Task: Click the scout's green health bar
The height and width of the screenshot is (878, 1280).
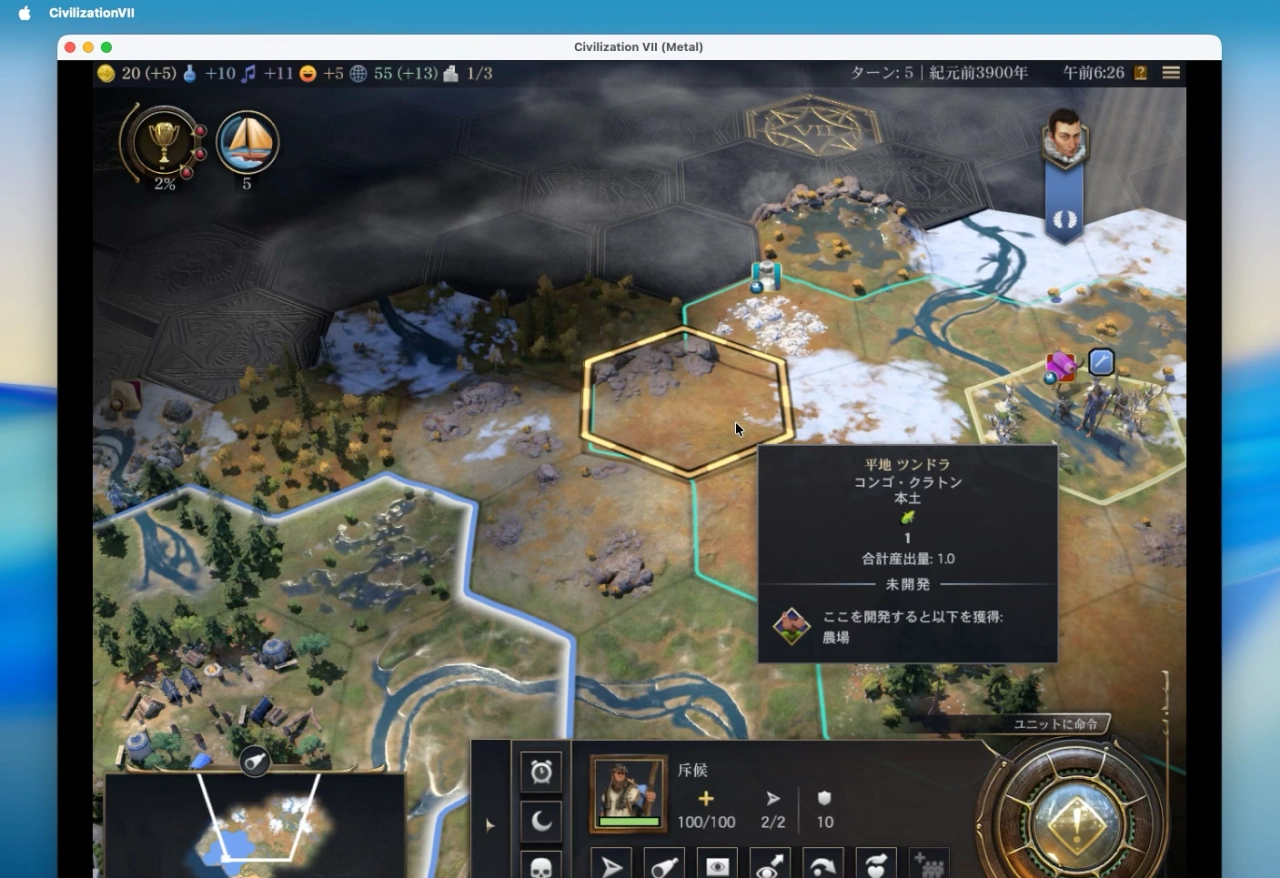Action: (628, 820)
